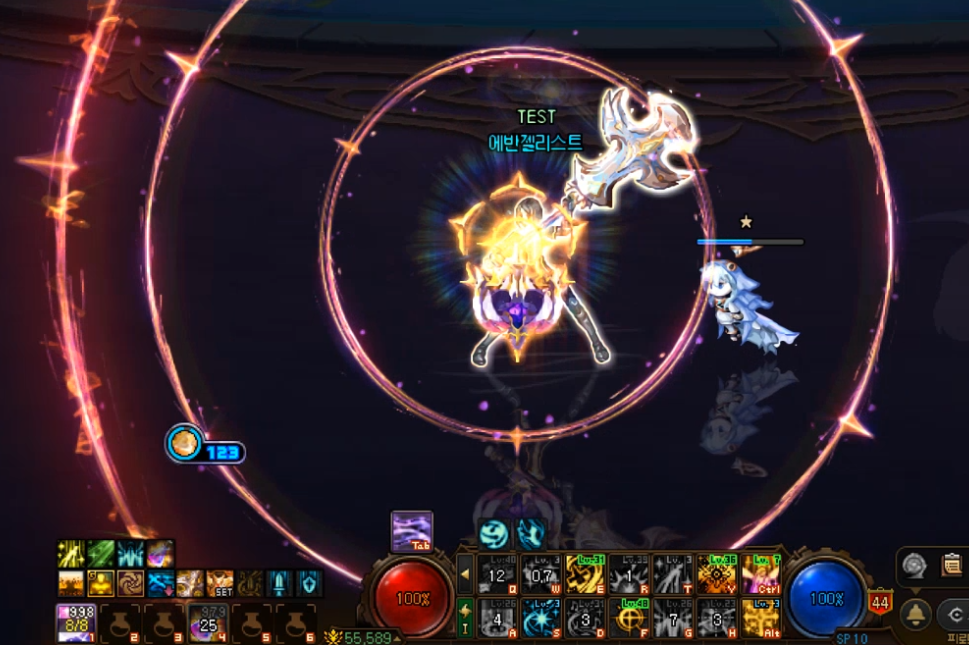Activate the golden cross skill on Alt
This screenshot has width=969, height=645.
click(x=761, y=618)
